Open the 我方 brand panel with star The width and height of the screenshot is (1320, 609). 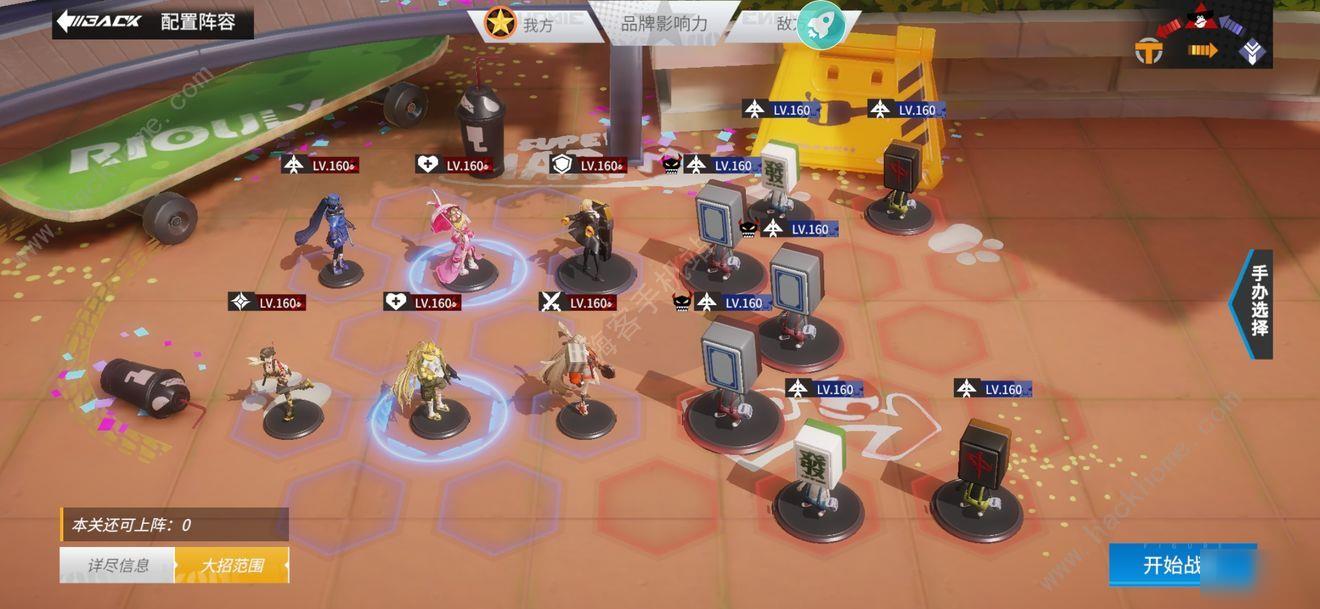click(x=520, y=23)
